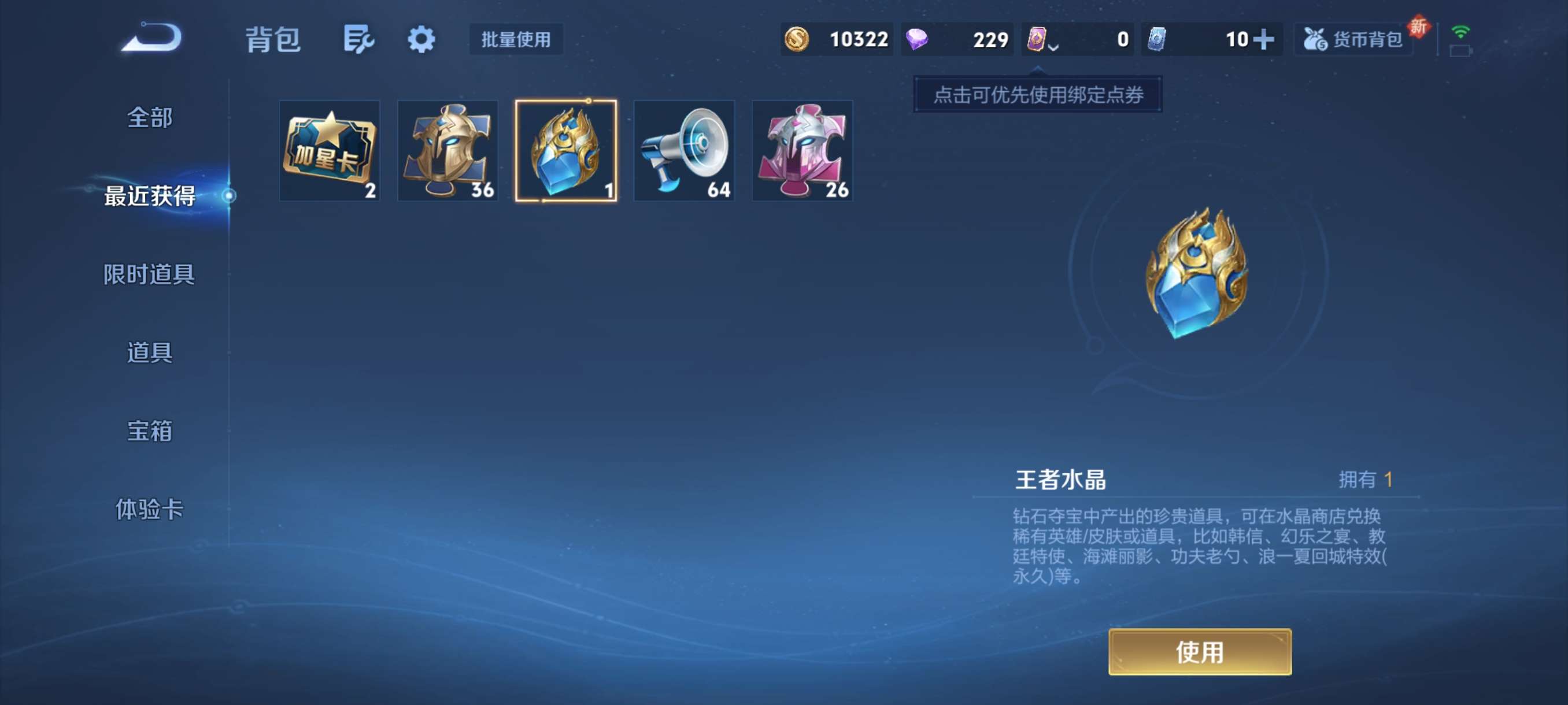Open the gold coin balance panel
Viewport: 1568px width, 705px height.
coord(837,39)
